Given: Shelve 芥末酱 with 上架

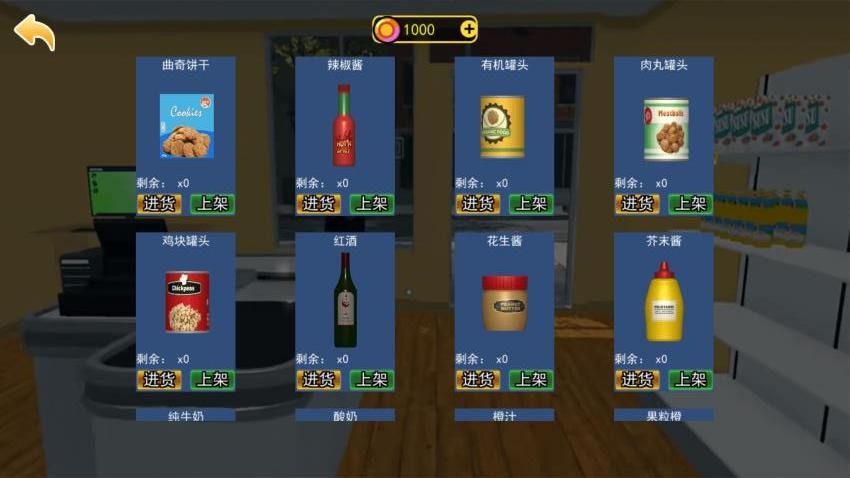Looking at the screenshot, I should point(690,380).
